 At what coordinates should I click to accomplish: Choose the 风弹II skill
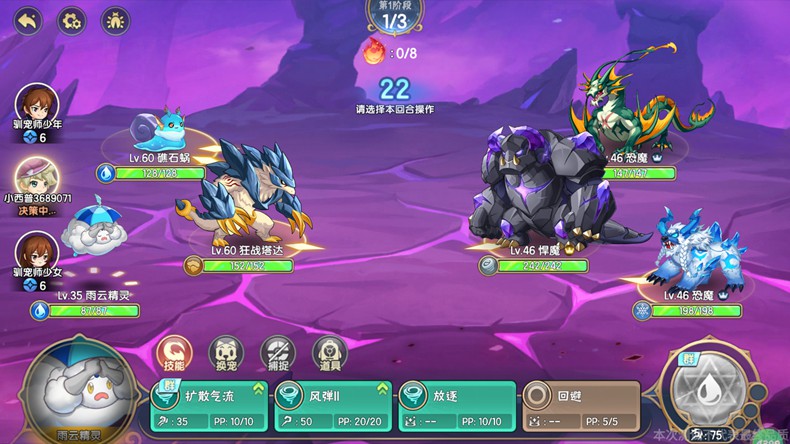coord(332,408)
